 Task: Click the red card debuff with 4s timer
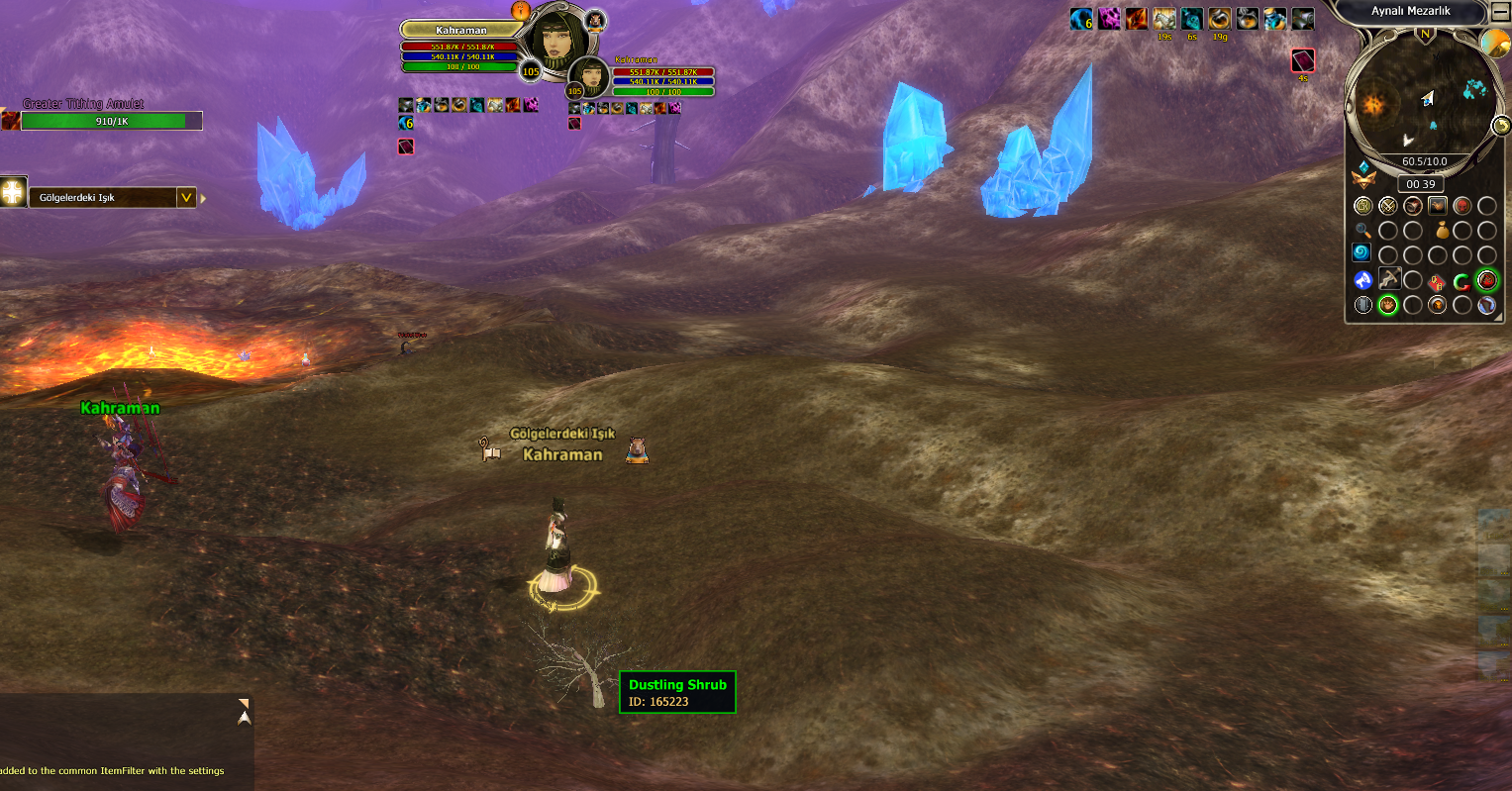pos(1303,61)
